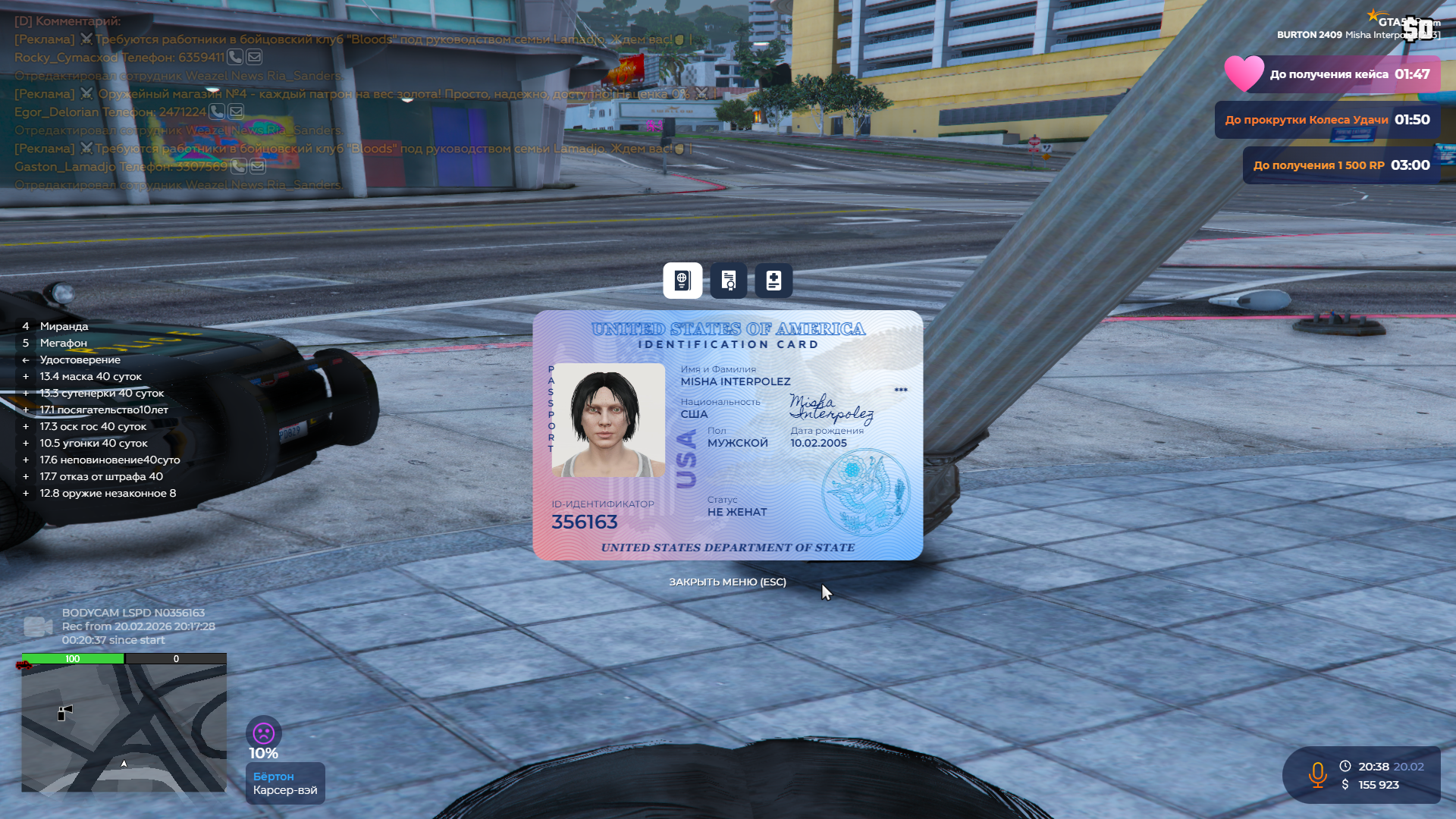
Task: Choose 12.8 оружие незаконное 8
Action: [x=108, y=493]
